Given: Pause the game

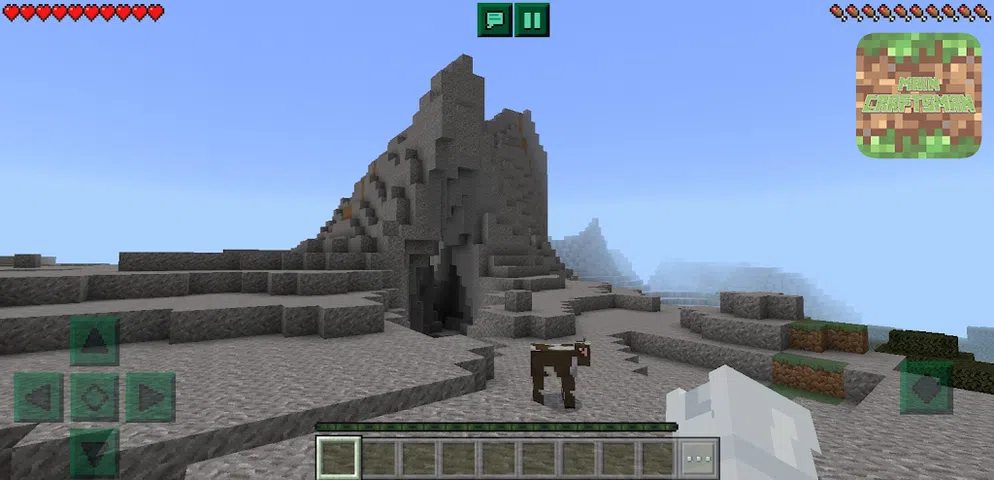Looking at the screenshot, I should pyautogui.click(x=532, y=19).
